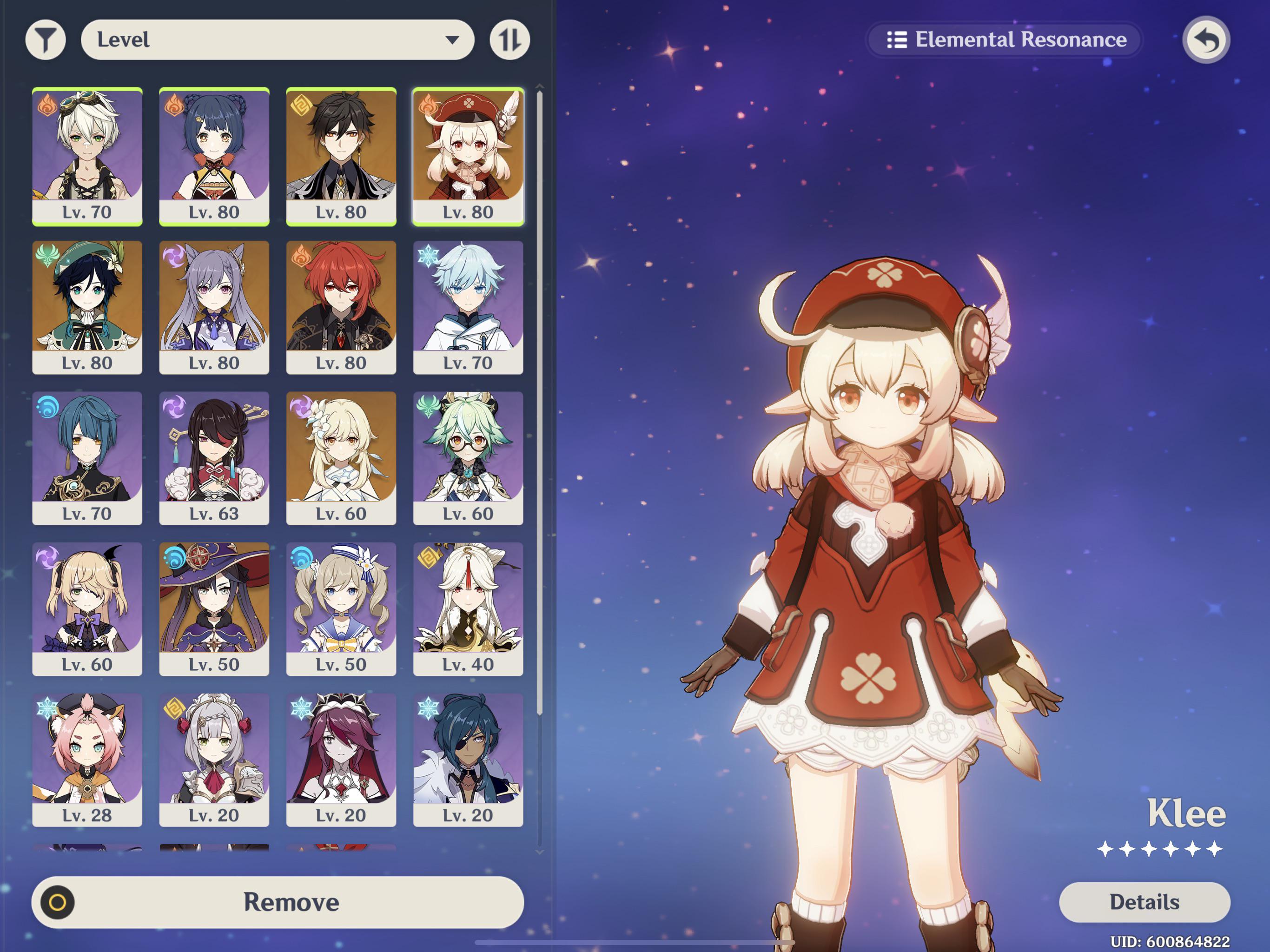This screenshot has height=952, width=1270.
Task: Toggle the sort order arrows button
Action: (509, 40)
